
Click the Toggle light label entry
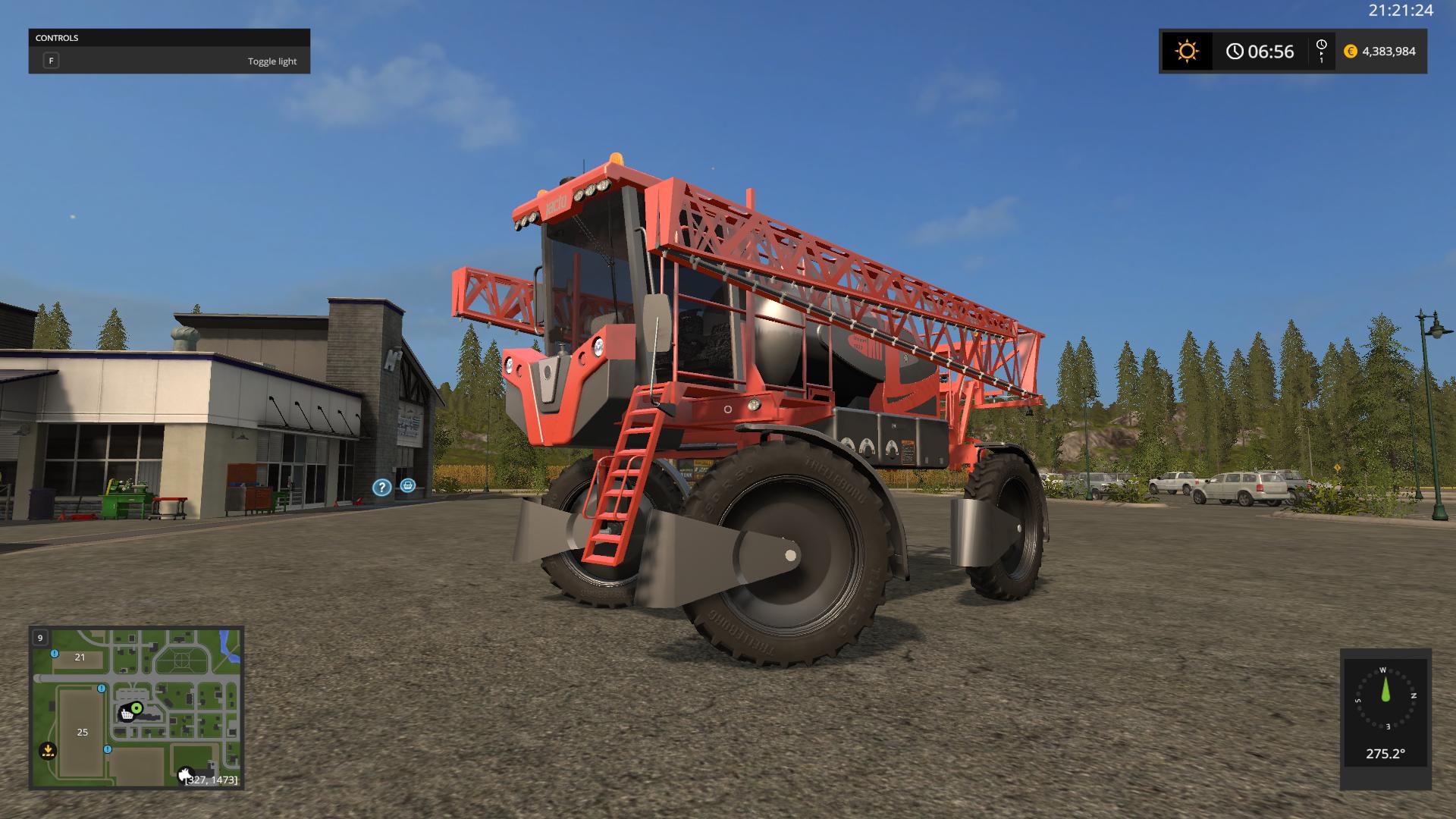click(x=272, y=61)
